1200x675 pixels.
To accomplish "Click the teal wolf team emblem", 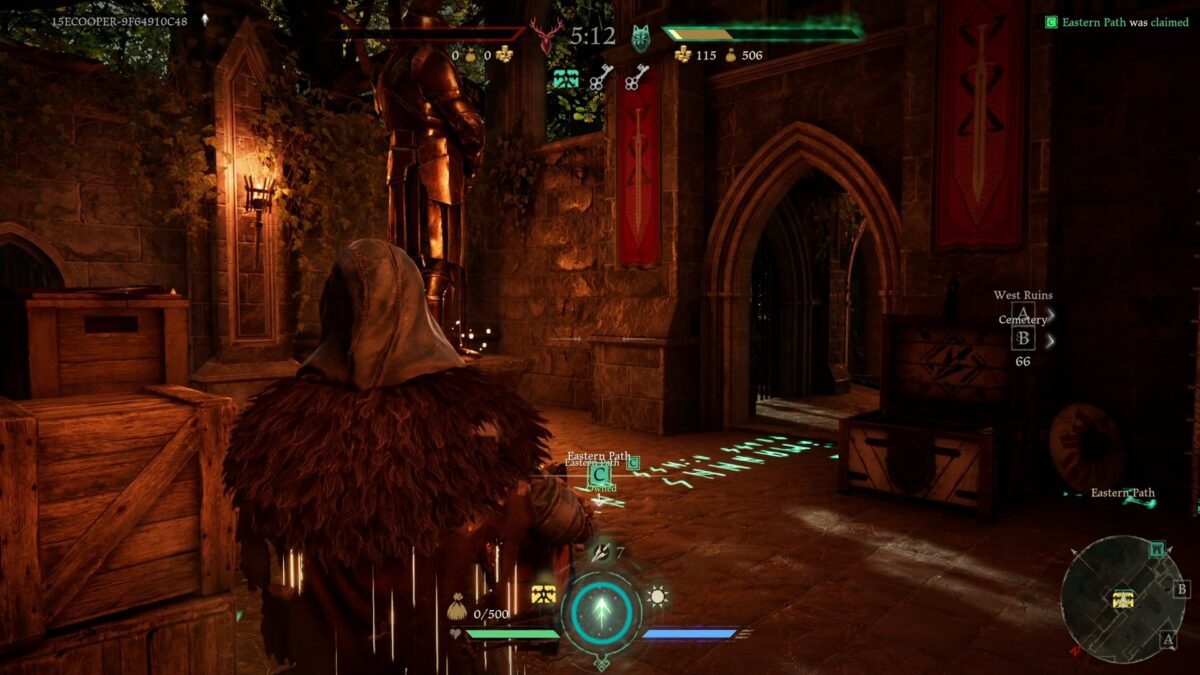I will (641, 38).
